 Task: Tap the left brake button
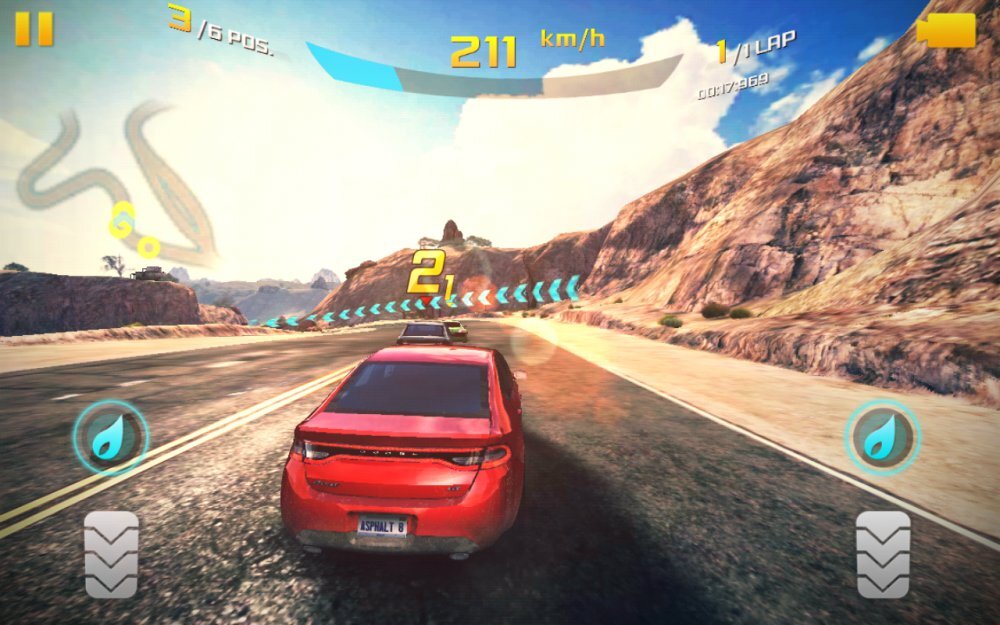[x=111, y=554]
